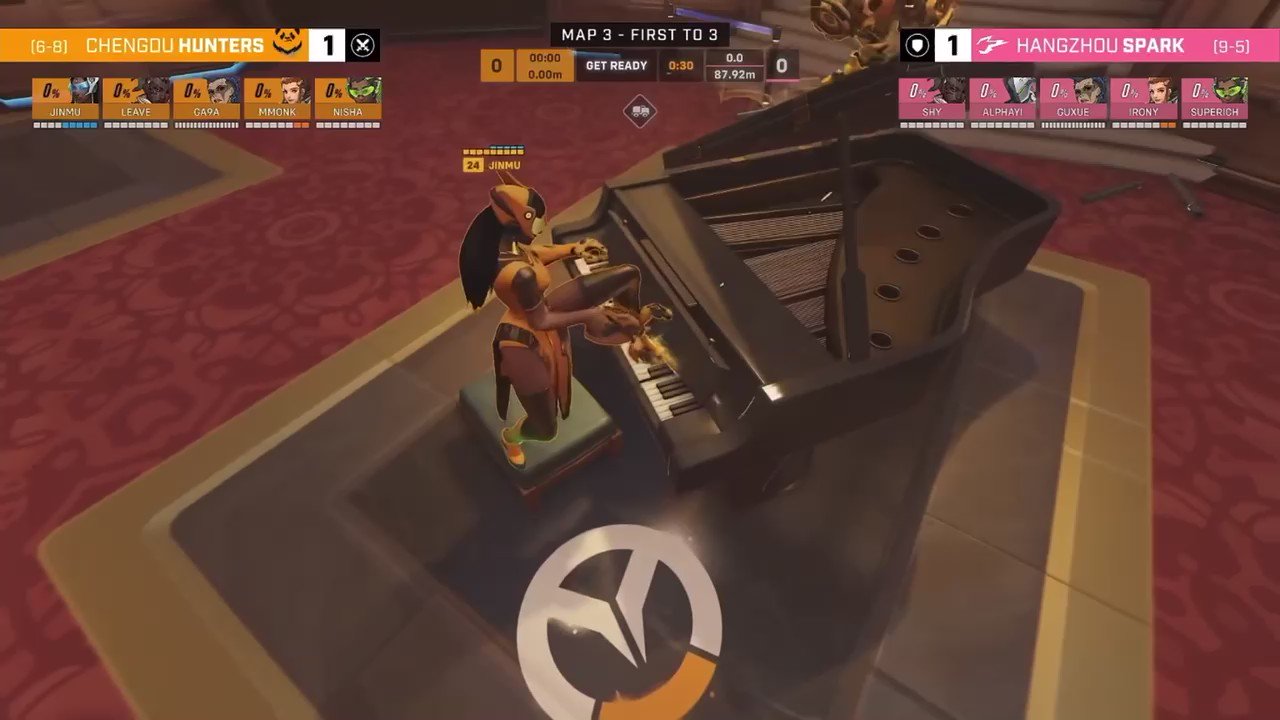
Task: Select the GET READY status label
Action: pos(614,65)
